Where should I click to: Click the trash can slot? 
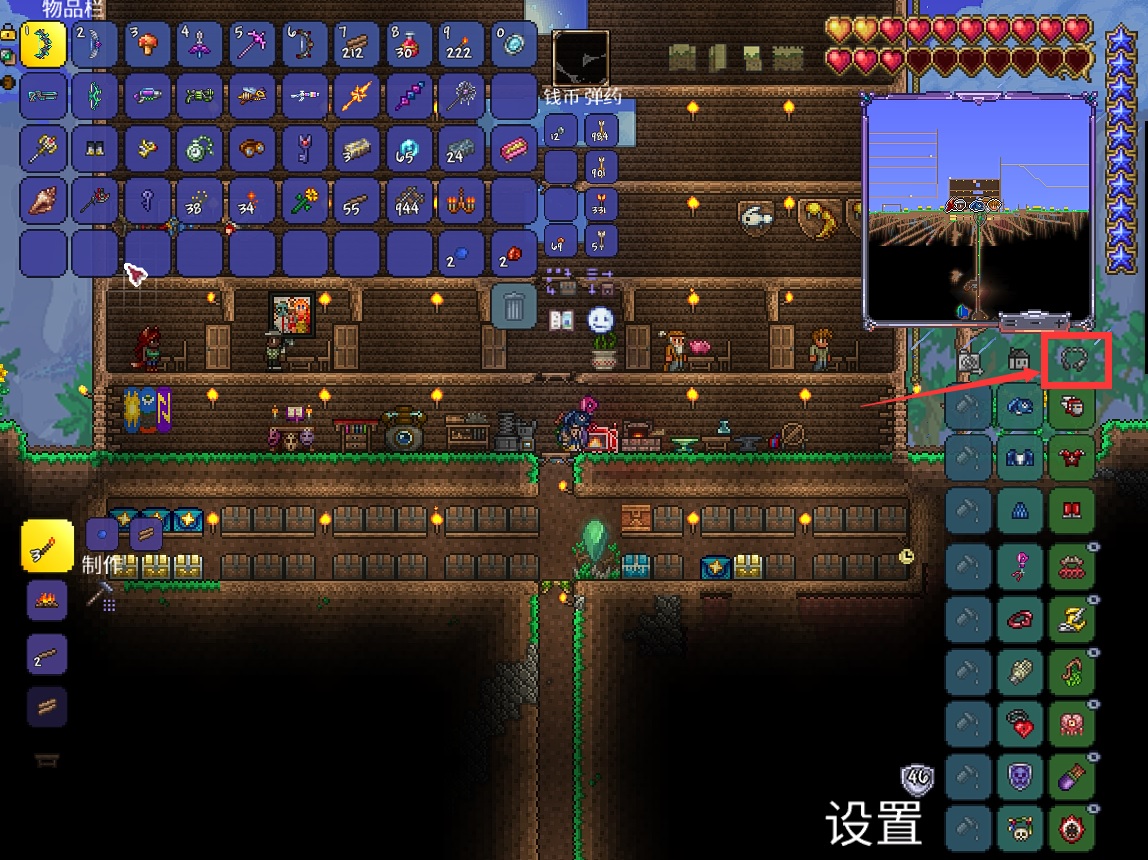click(x=514, y=305)
